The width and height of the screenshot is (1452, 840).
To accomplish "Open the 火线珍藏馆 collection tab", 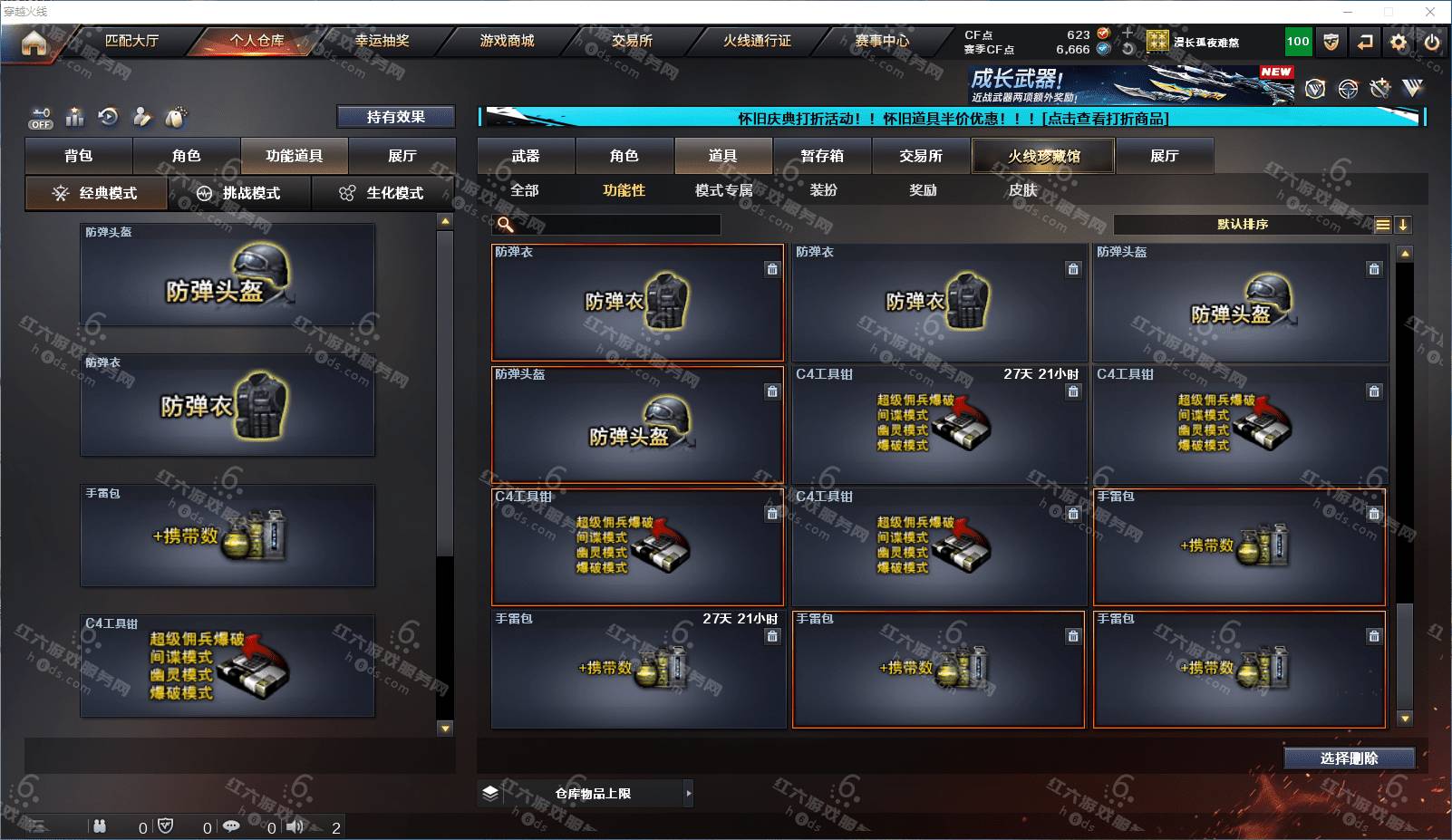I will 1043,156.
